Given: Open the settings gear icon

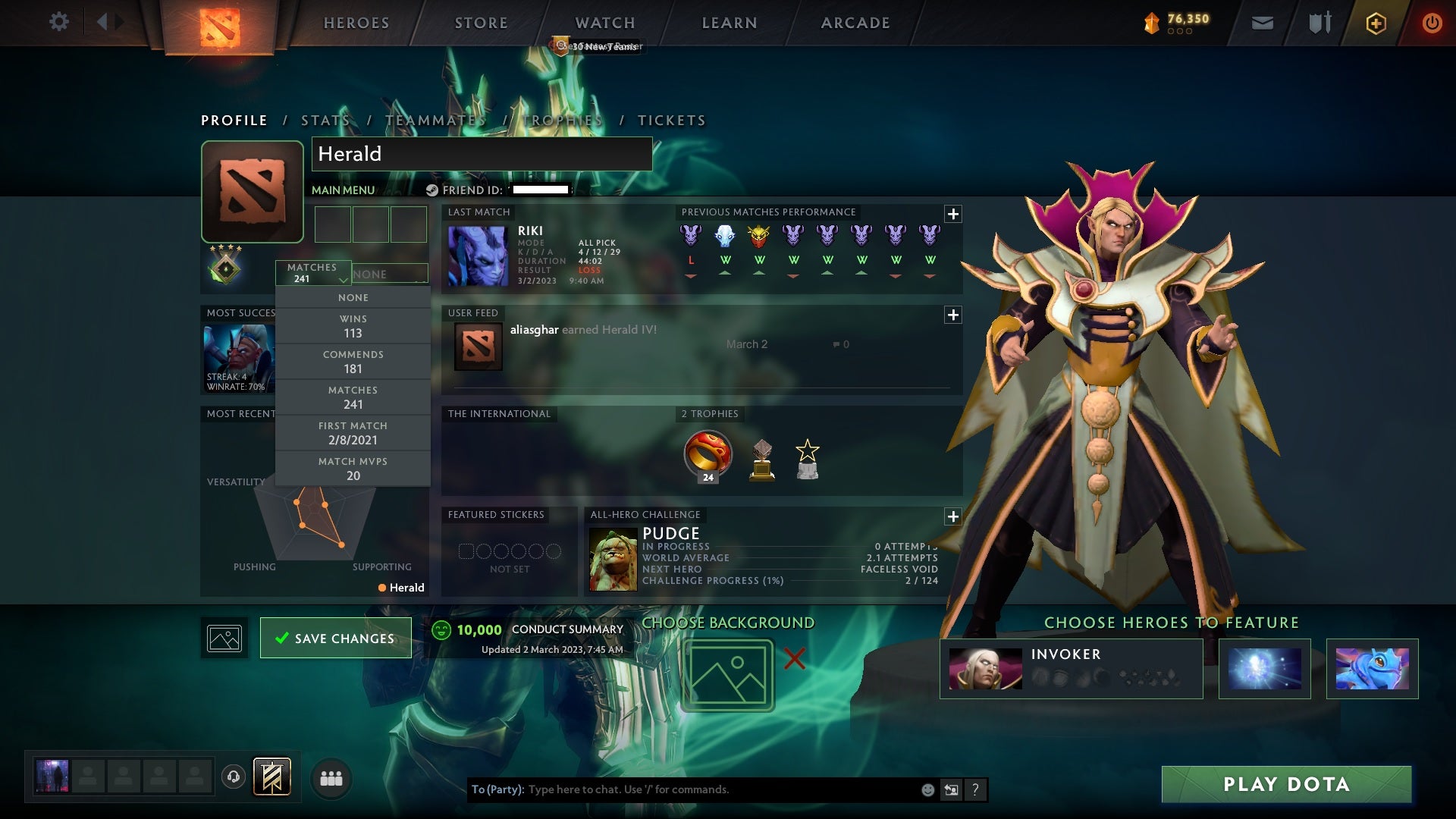Looking at the screenshot, I should pyautogui.click(x=58, y=22).
